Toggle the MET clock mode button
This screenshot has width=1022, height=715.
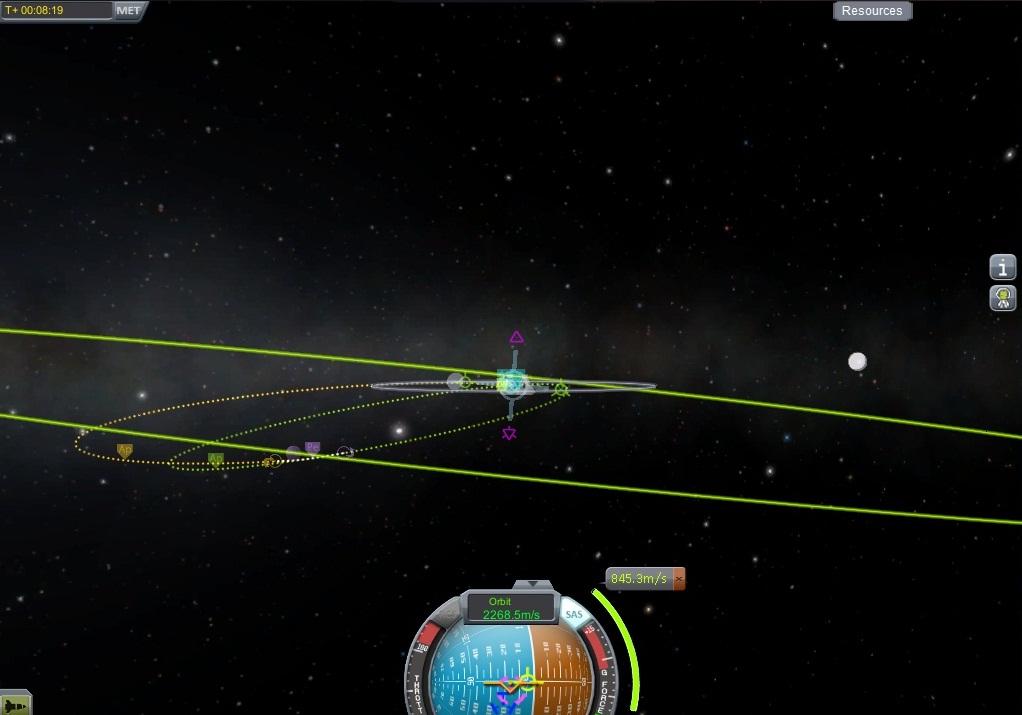(x=130, y=10)
